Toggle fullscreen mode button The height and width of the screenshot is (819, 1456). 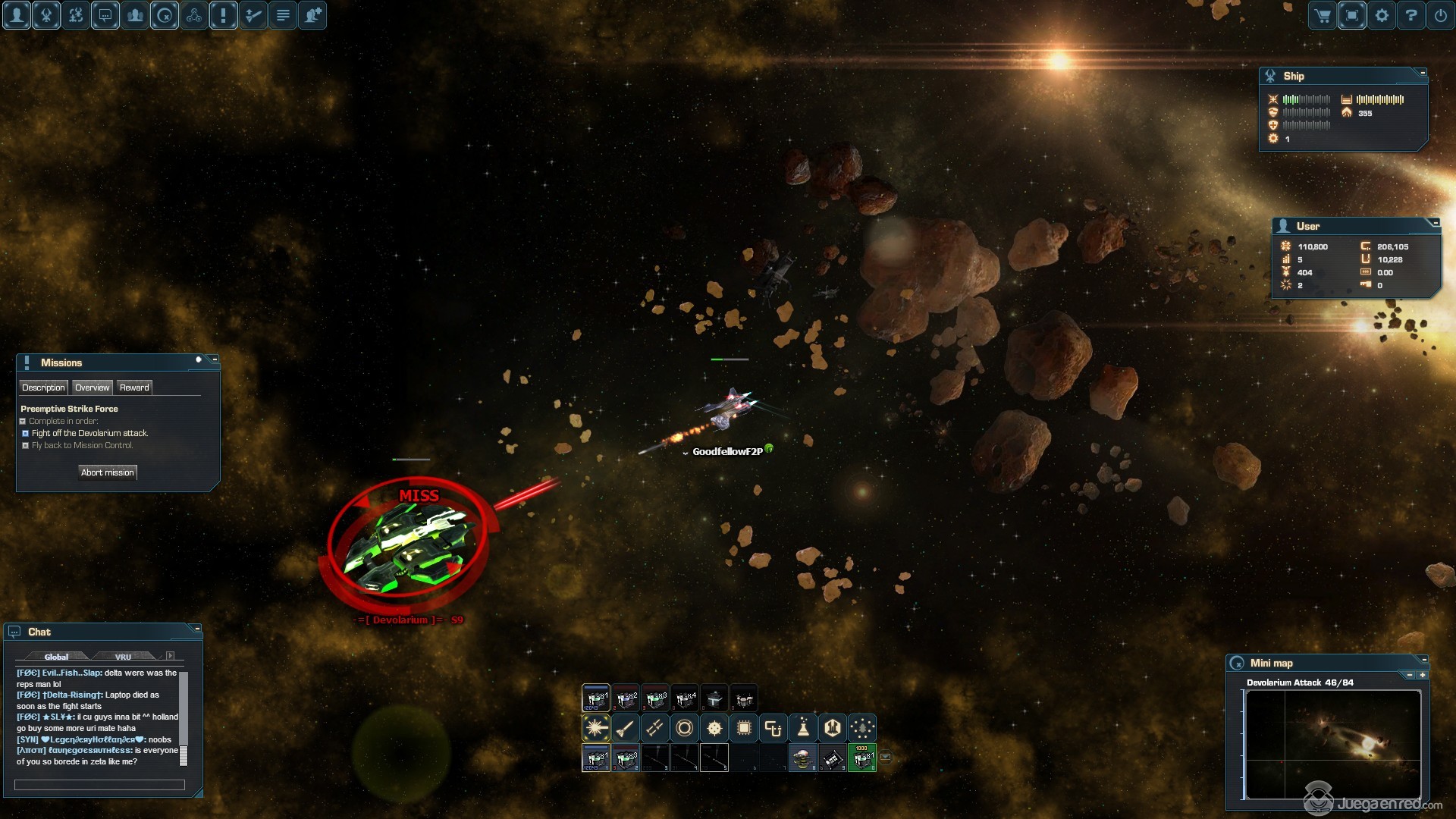click(1352, 15)
